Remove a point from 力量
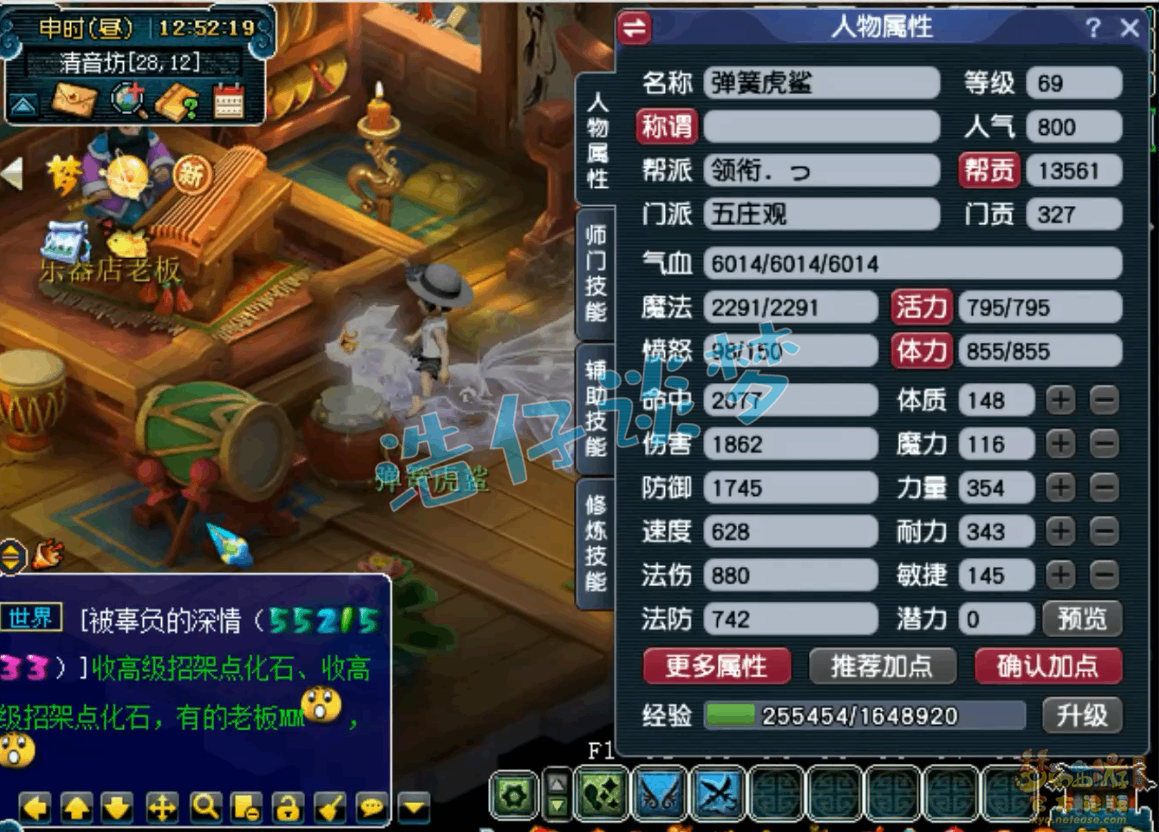1159x832 pixels. click(1104, 488)
